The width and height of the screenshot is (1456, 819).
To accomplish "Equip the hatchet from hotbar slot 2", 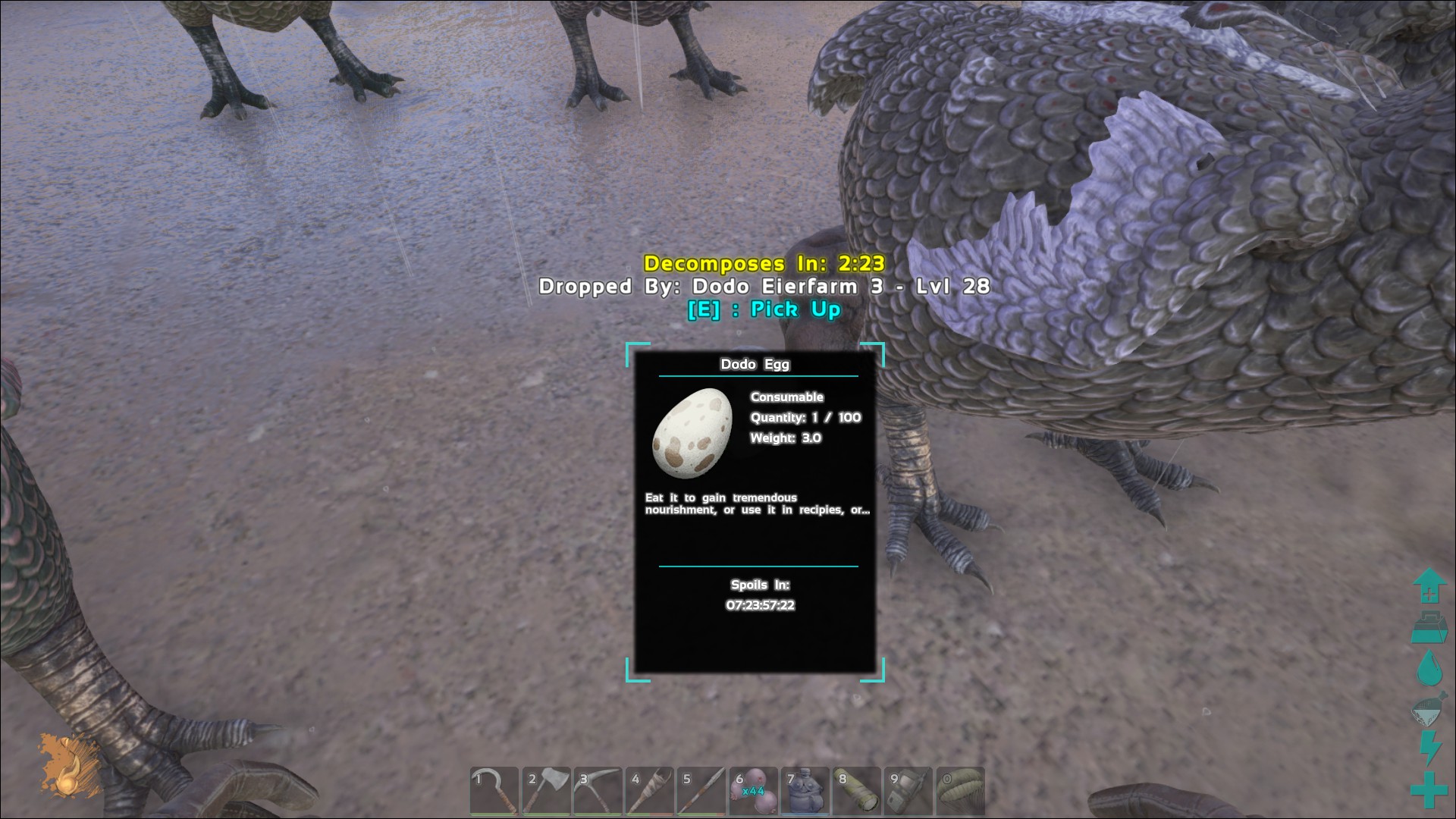I will click(x=546, y=792).
